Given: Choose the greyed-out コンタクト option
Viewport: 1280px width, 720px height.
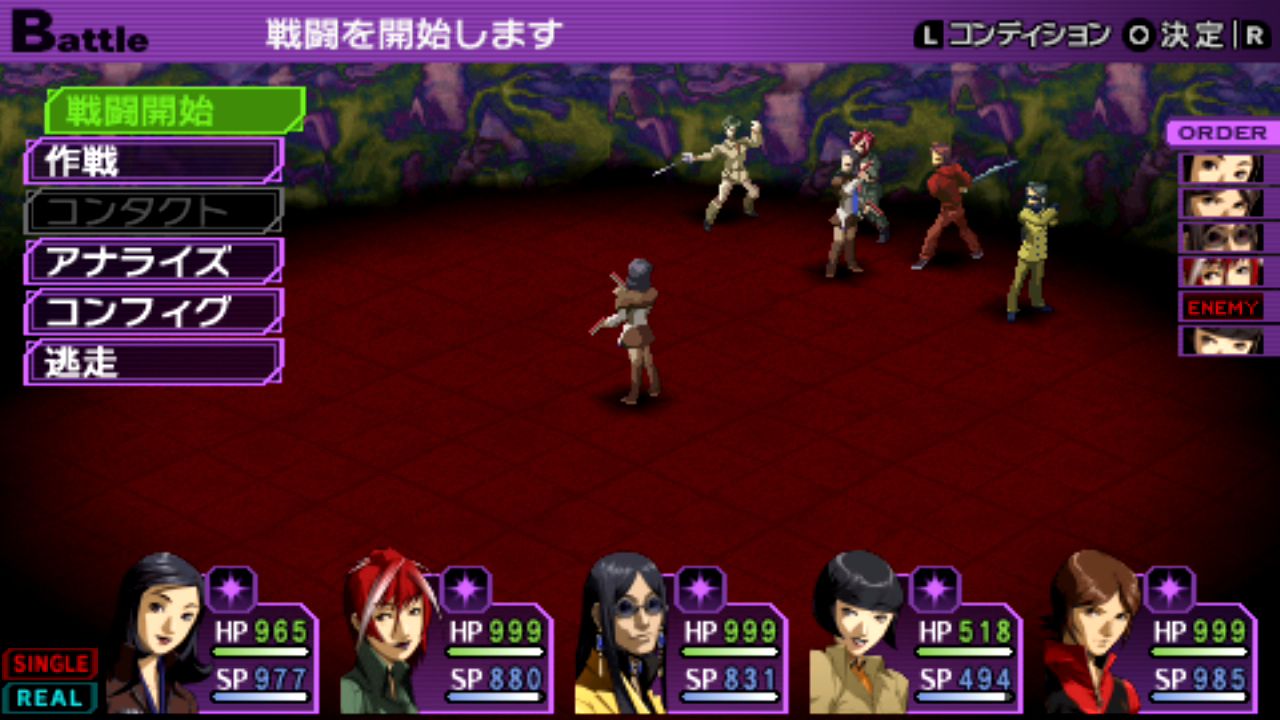Looking at the screenshot, I should pyautogui.click(x=153, y=211).
